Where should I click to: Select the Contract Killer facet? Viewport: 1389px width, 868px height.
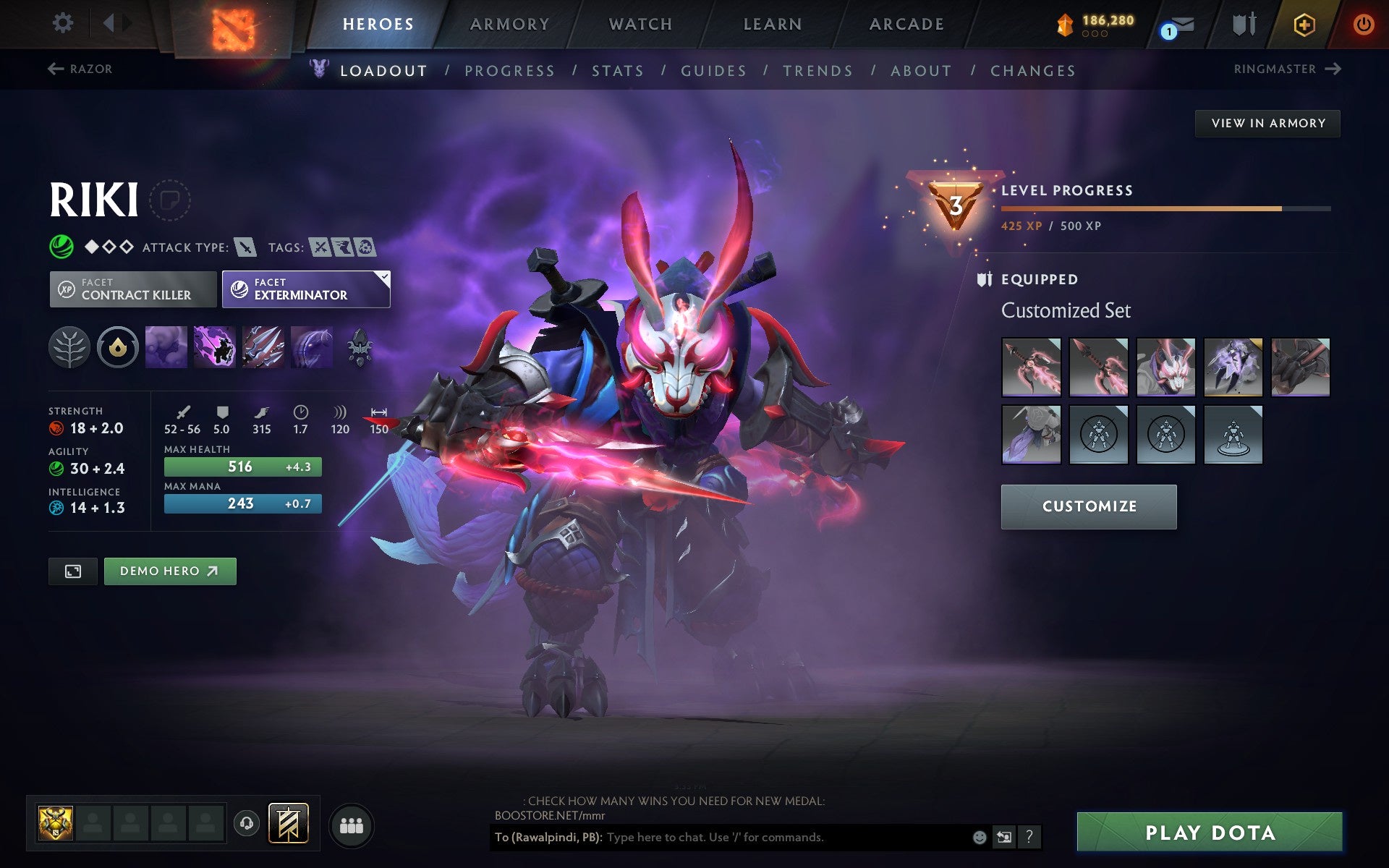click(132, 289)
